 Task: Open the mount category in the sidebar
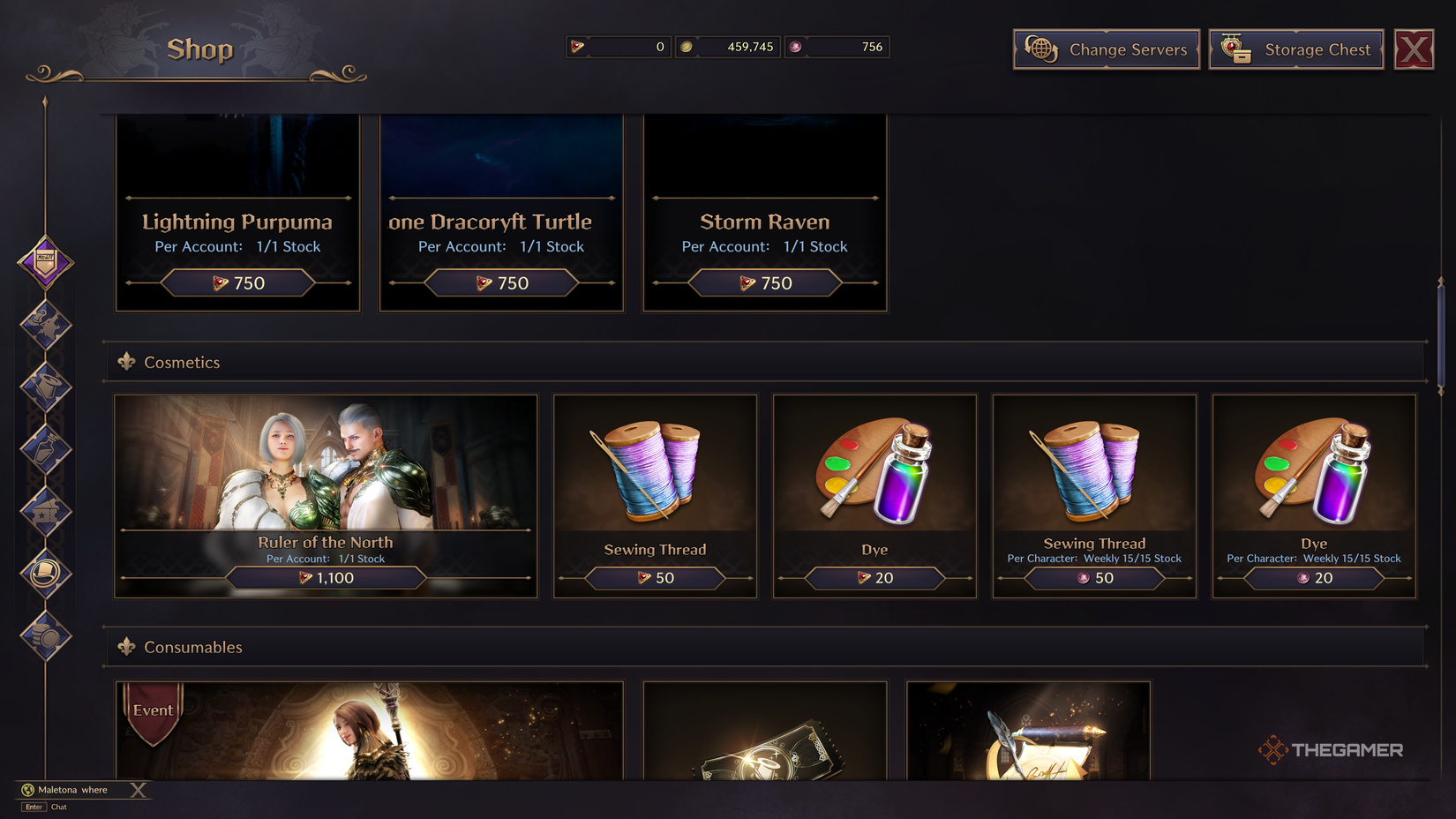tap(46, 325)
